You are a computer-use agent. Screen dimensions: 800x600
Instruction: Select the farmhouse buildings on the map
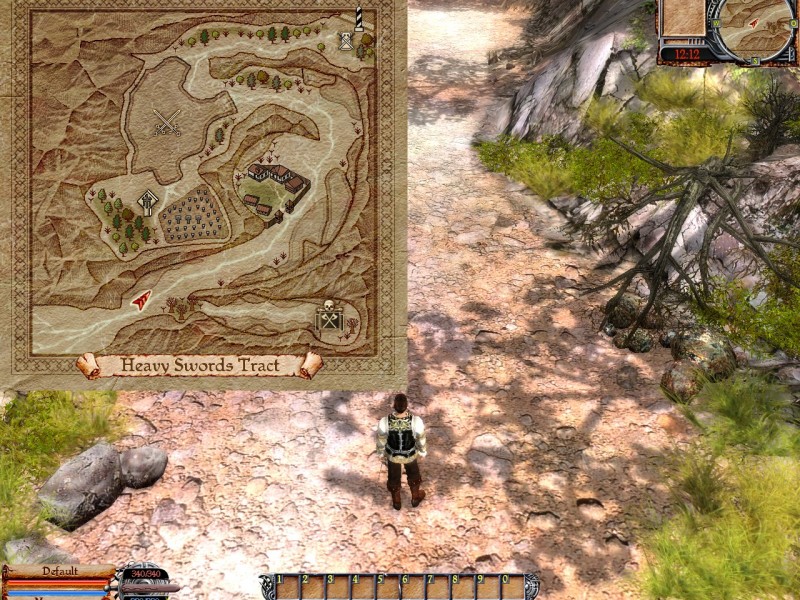point(275,186)
